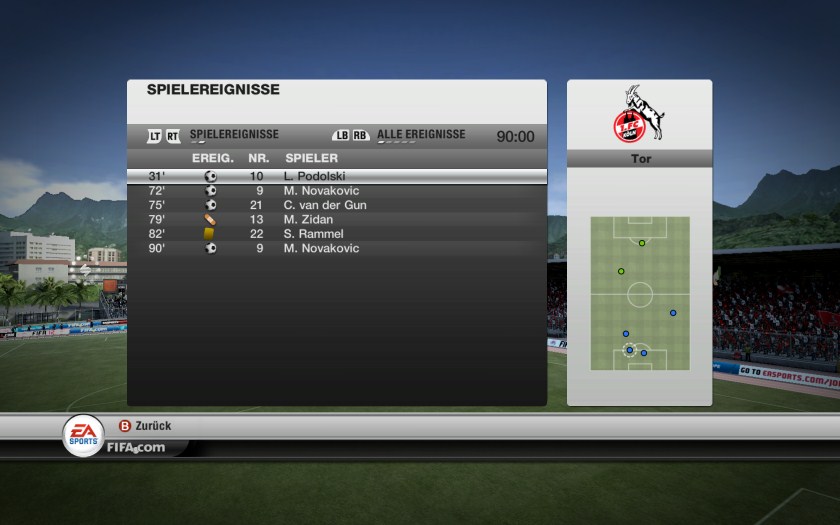Select L. Podolski's 31' goal row
This screenshot has height=525, width=840.
point(336,176)
